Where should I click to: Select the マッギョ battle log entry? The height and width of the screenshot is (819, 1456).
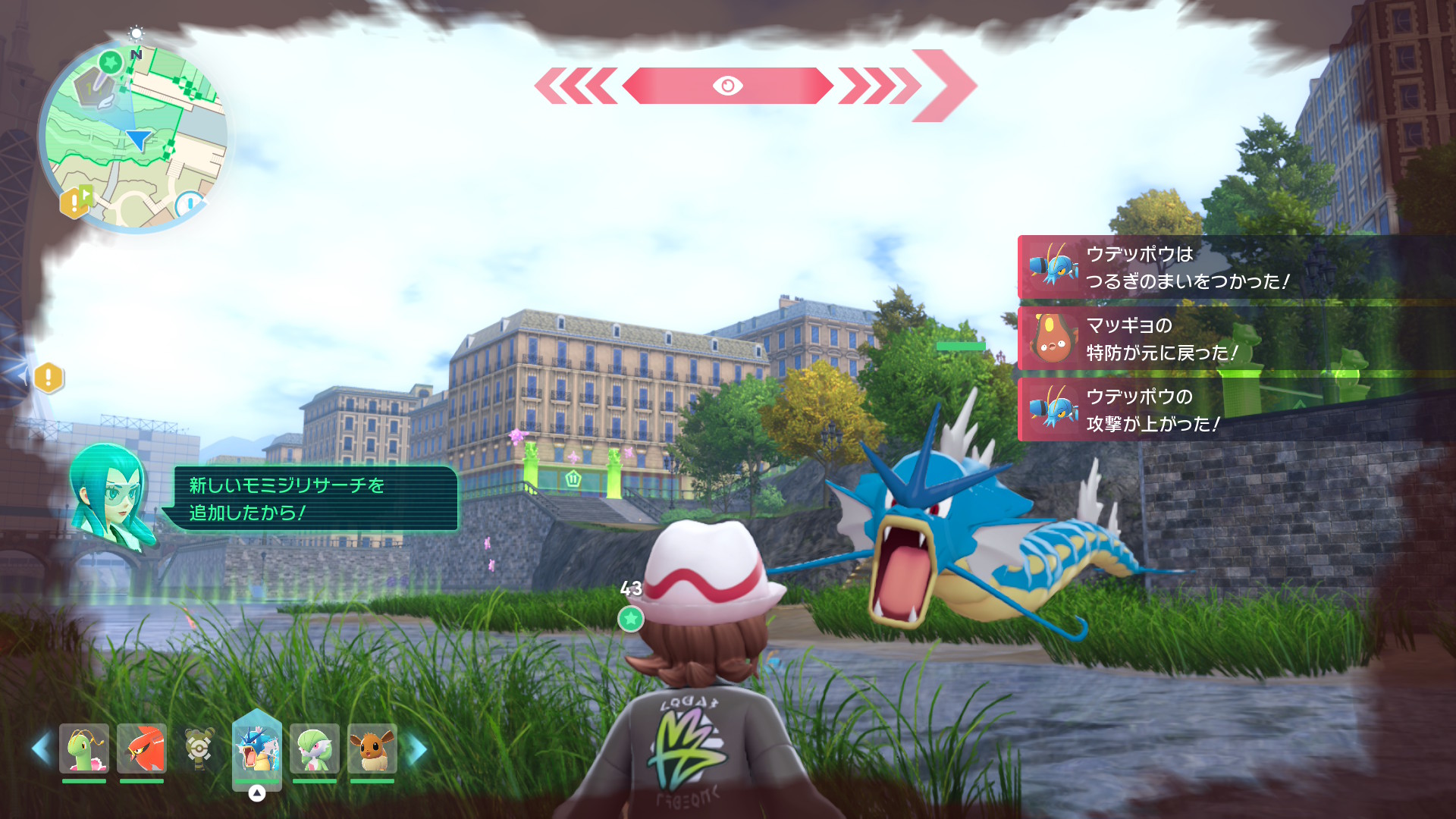[x=1236, y=339]
